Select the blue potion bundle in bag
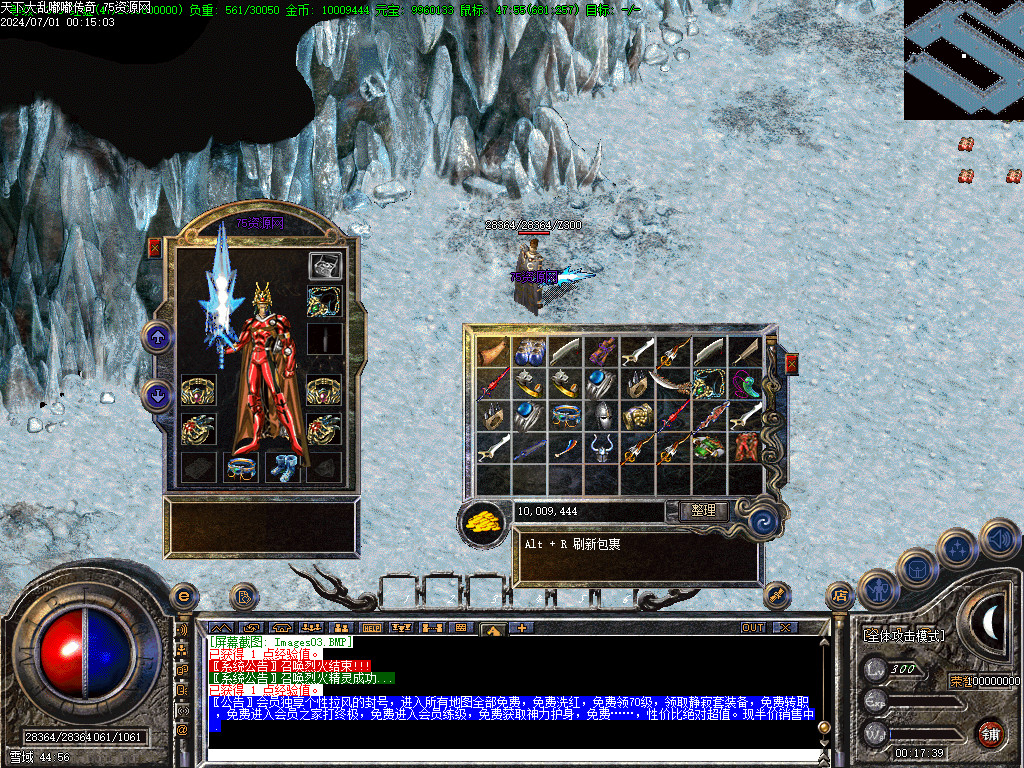 coord(529,351)
